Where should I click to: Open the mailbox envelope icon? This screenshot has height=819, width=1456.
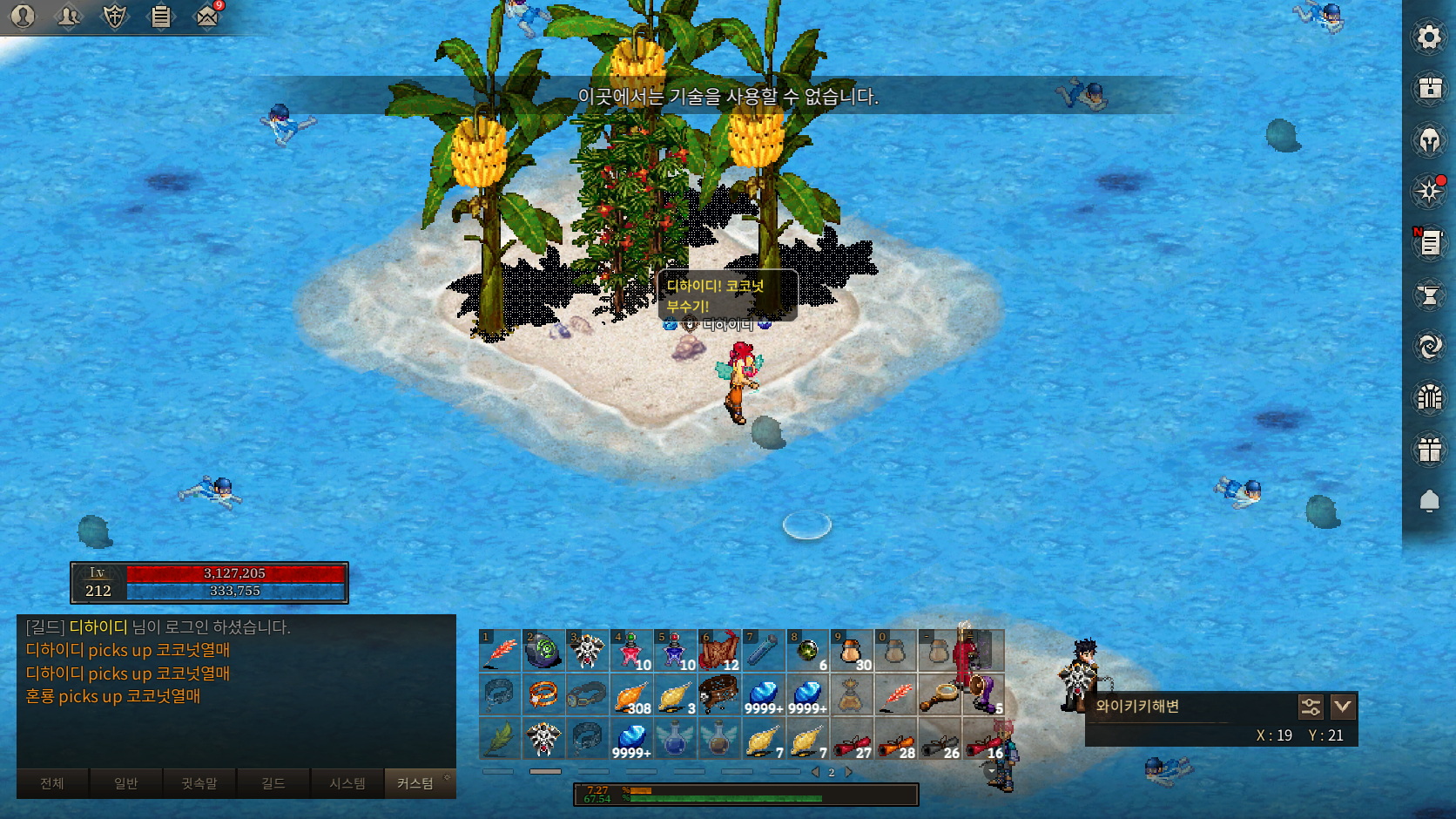pos(207,16)
